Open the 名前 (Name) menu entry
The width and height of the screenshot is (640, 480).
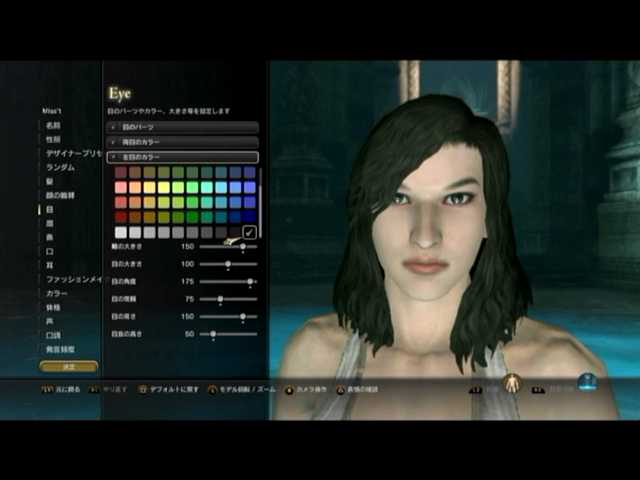tap(52, 126)
